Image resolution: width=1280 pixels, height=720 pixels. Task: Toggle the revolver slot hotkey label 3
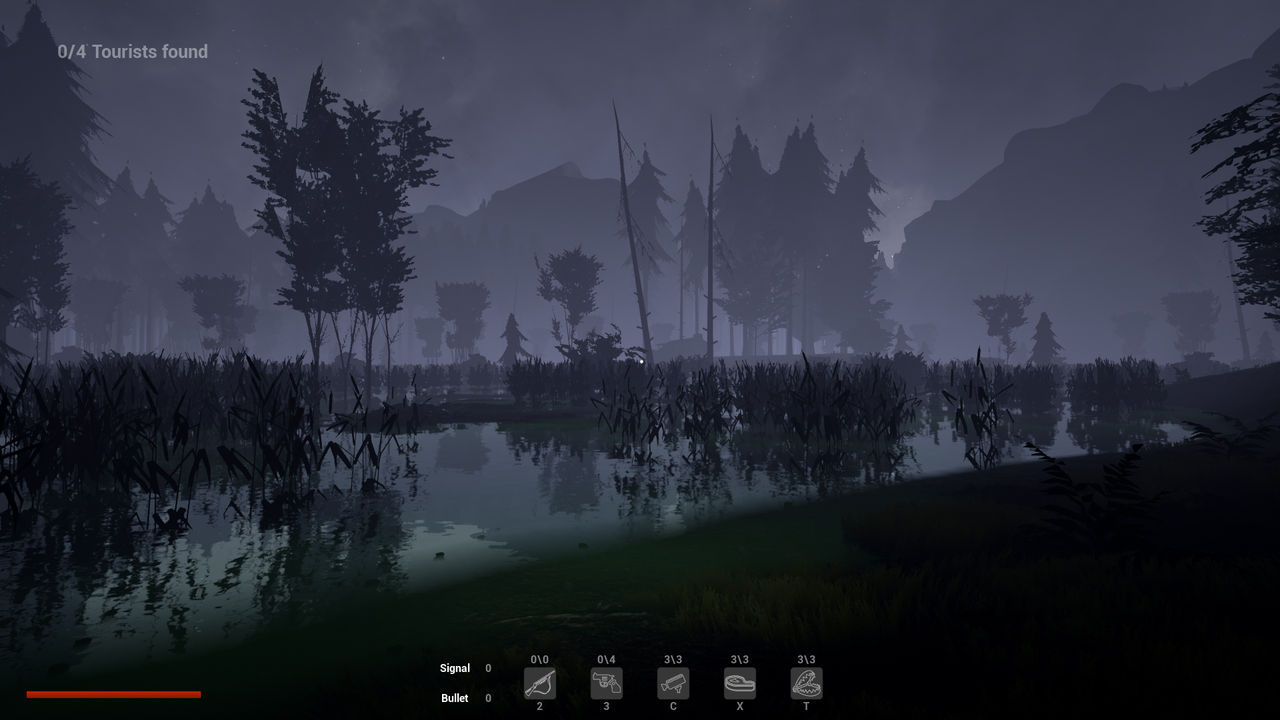pos(606,705)
